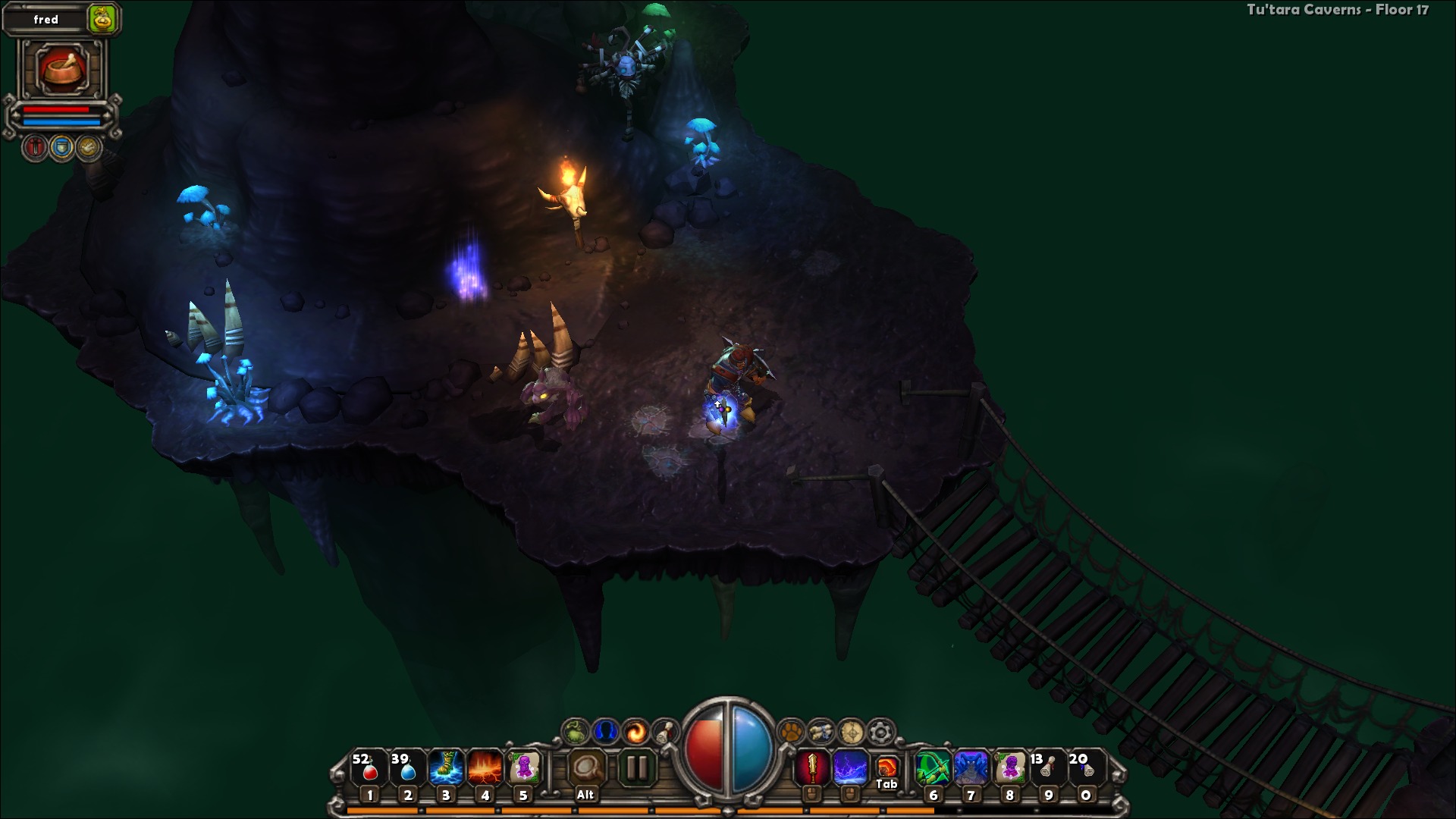Open the blue silhouette character sheet

tap(605, 733)
